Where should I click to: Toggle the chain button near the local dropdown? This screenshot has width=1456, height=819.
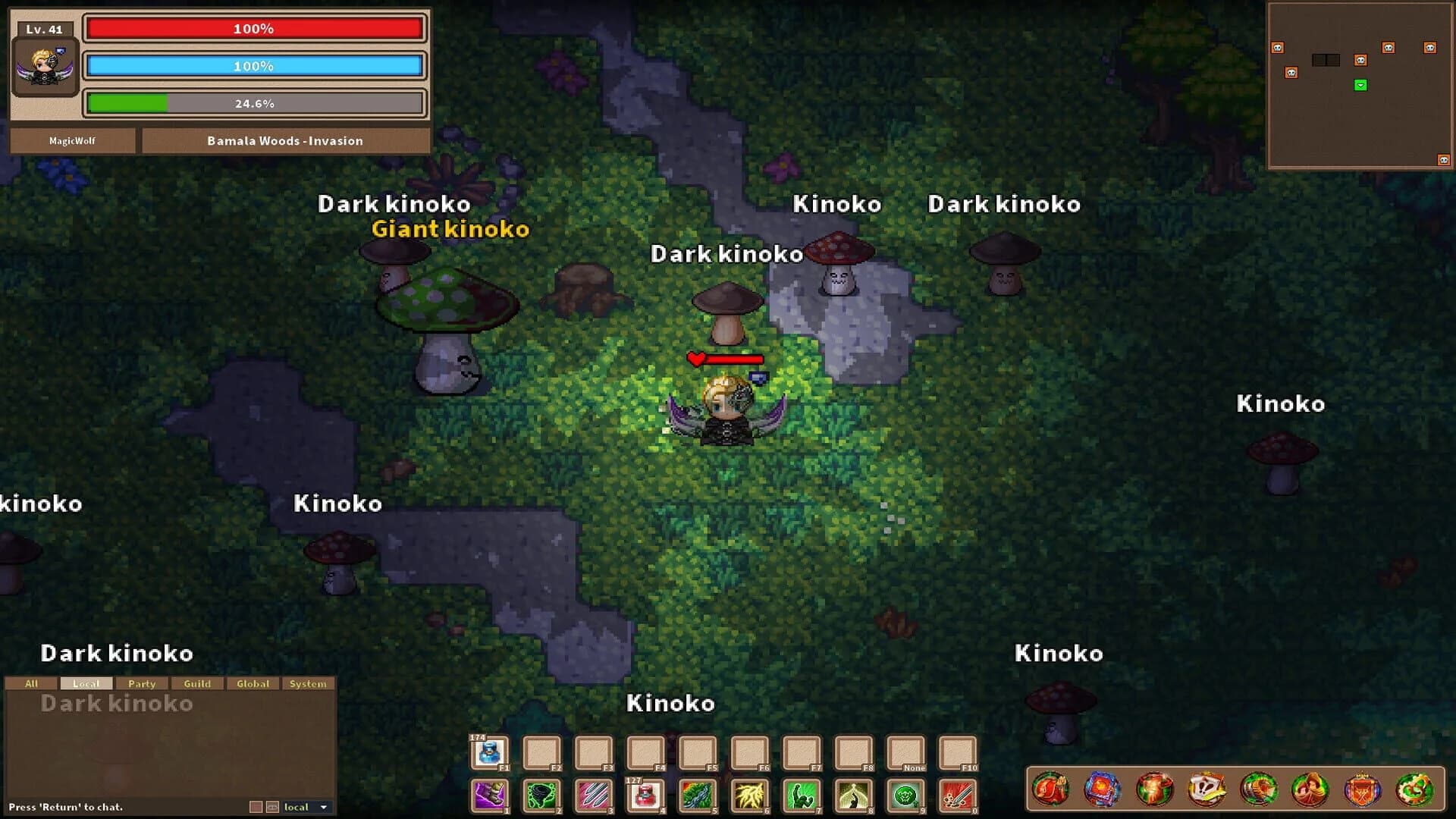272,807
